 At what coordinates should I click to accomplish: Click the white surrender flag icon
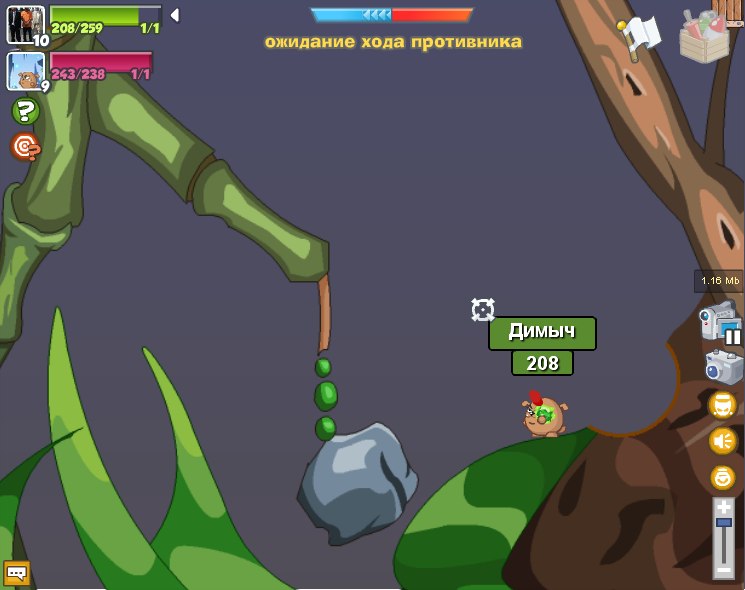(x=640, y=36)
